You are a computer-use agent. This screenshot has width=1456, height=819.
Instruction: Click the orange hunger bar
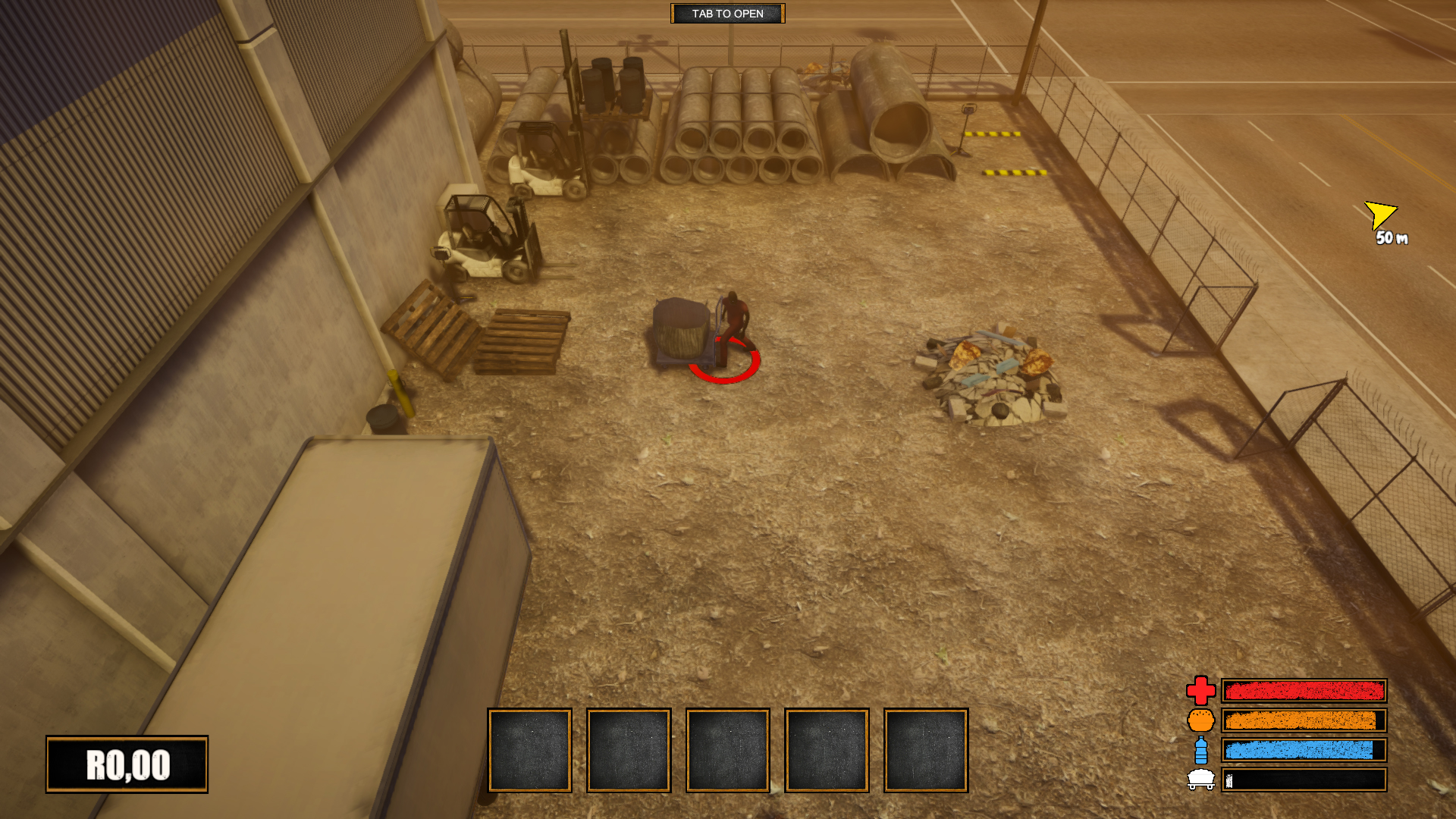point(1304,722)
